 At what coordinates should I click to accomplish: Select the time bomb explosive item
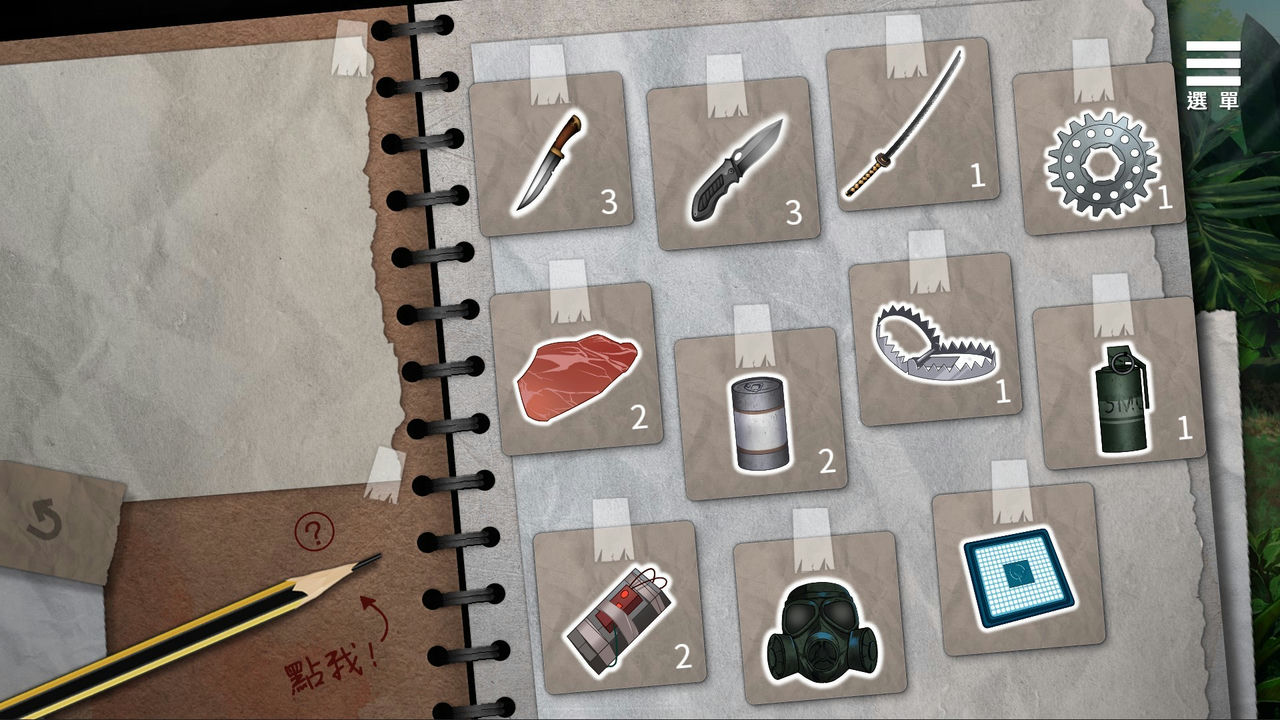coord(618,610)
